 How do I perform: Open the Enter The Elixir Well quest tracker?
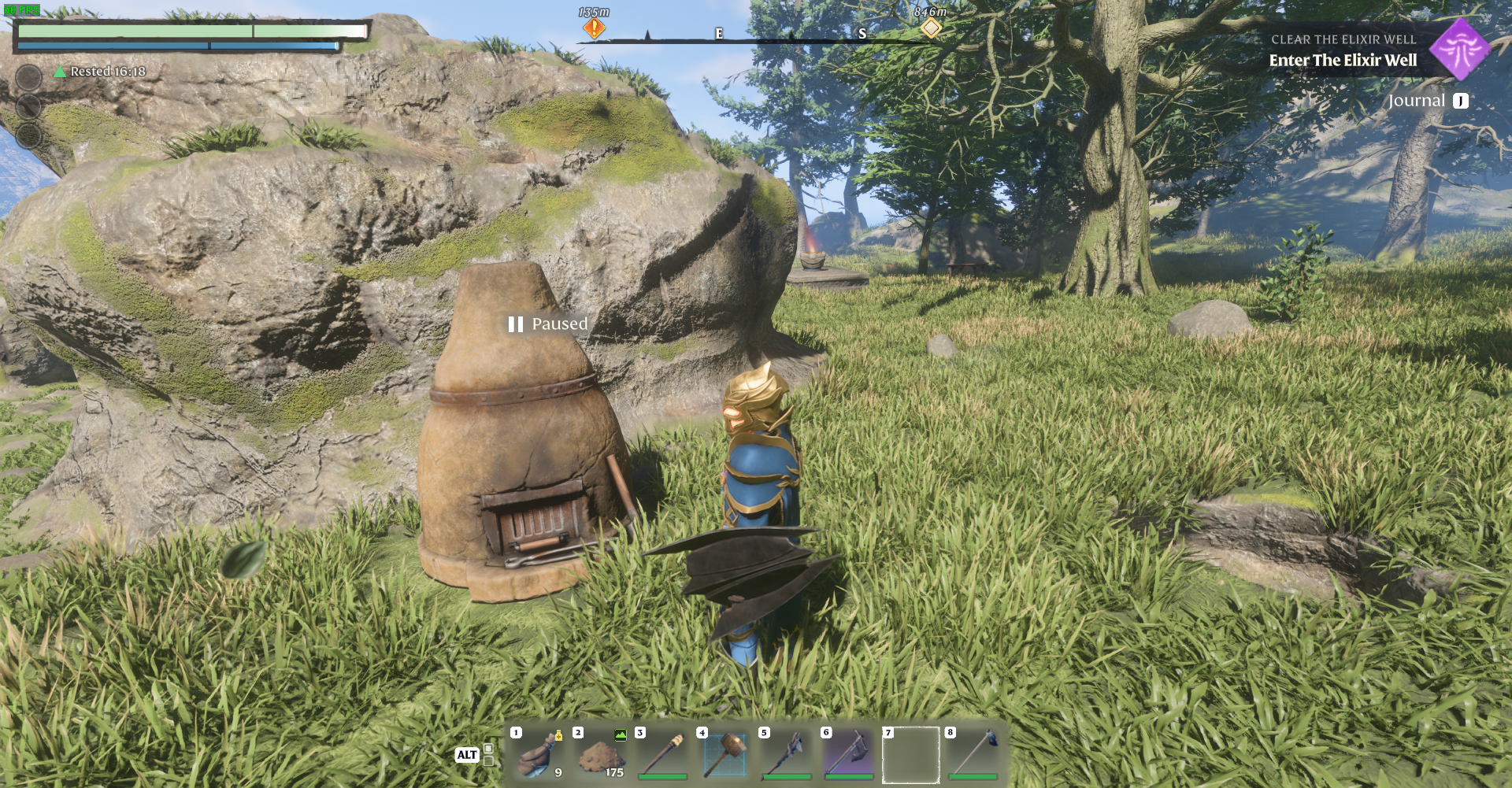[x=1342, y=60]
